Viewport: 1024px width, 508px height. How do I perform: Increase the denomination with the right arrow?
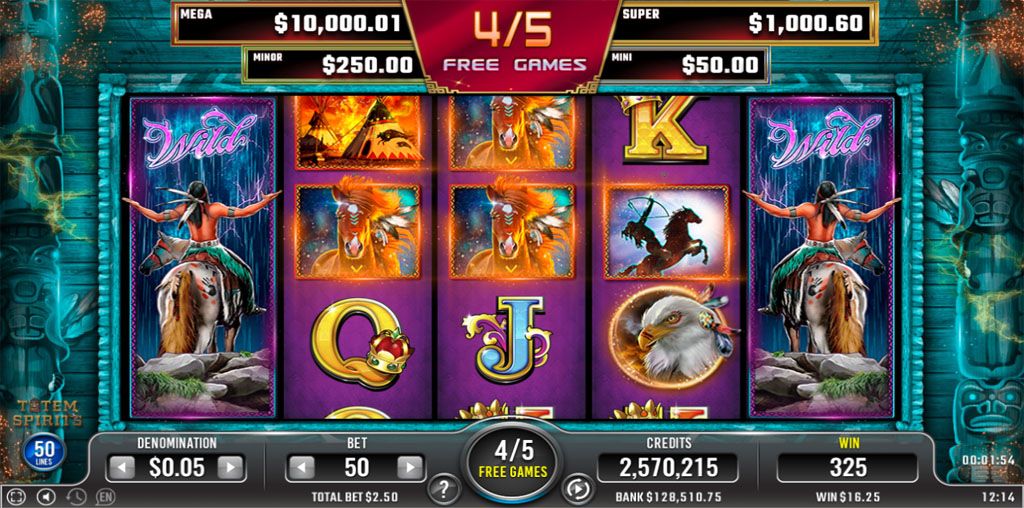point(231,467)
